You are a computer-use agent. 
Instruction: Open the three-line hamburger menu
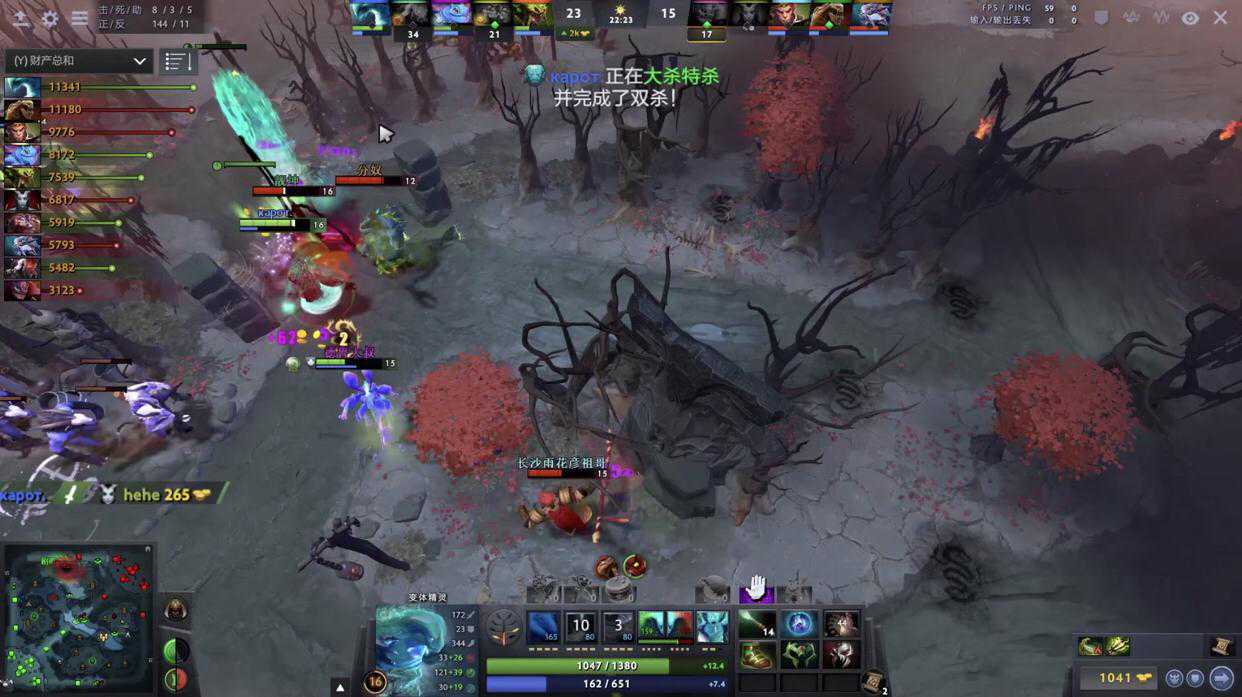click(x=80, y=18)
